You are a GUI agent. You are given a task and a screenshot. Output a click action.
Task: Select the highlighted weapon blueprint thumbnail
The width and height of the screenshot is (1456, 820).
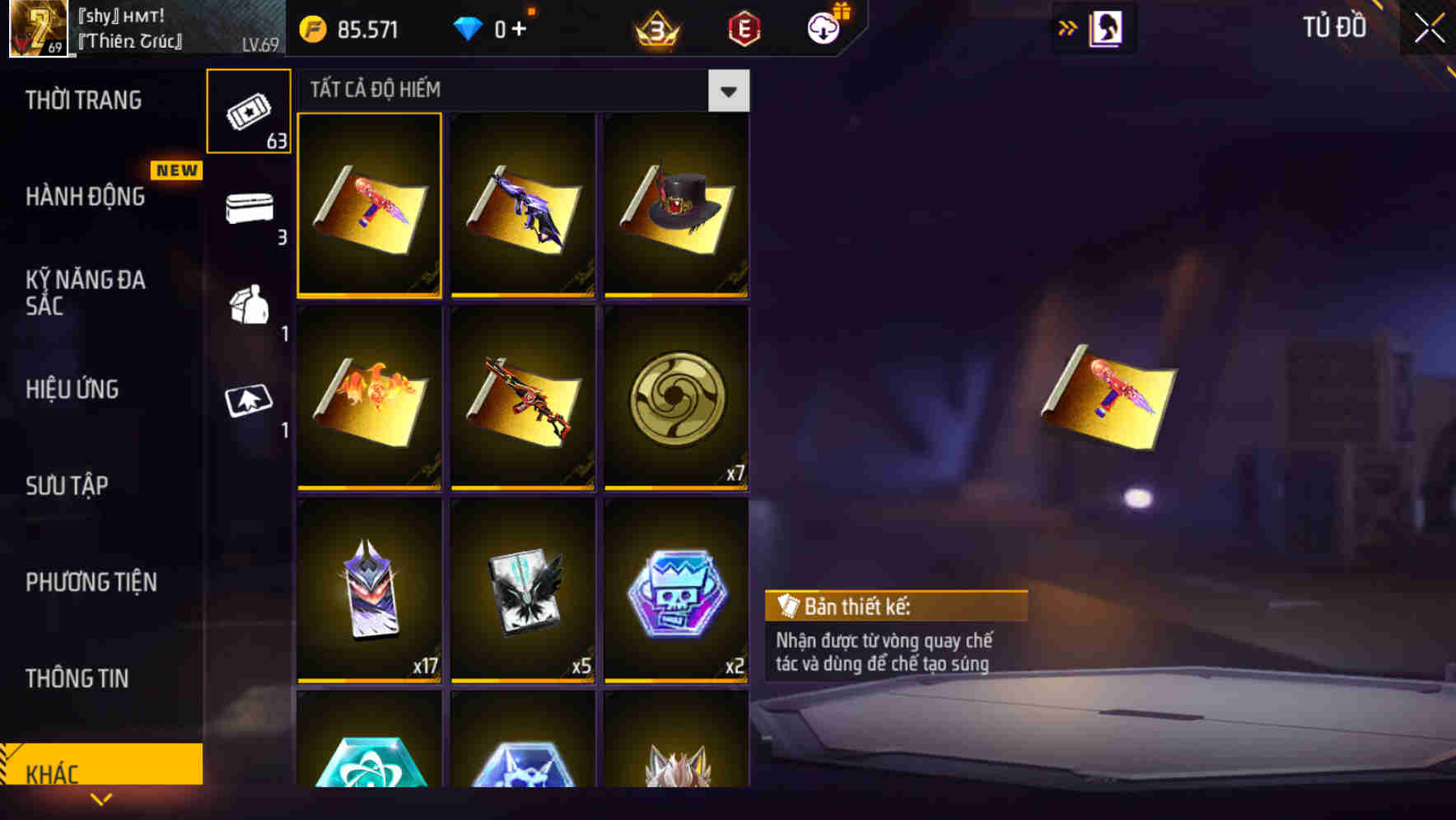[370, 206]
